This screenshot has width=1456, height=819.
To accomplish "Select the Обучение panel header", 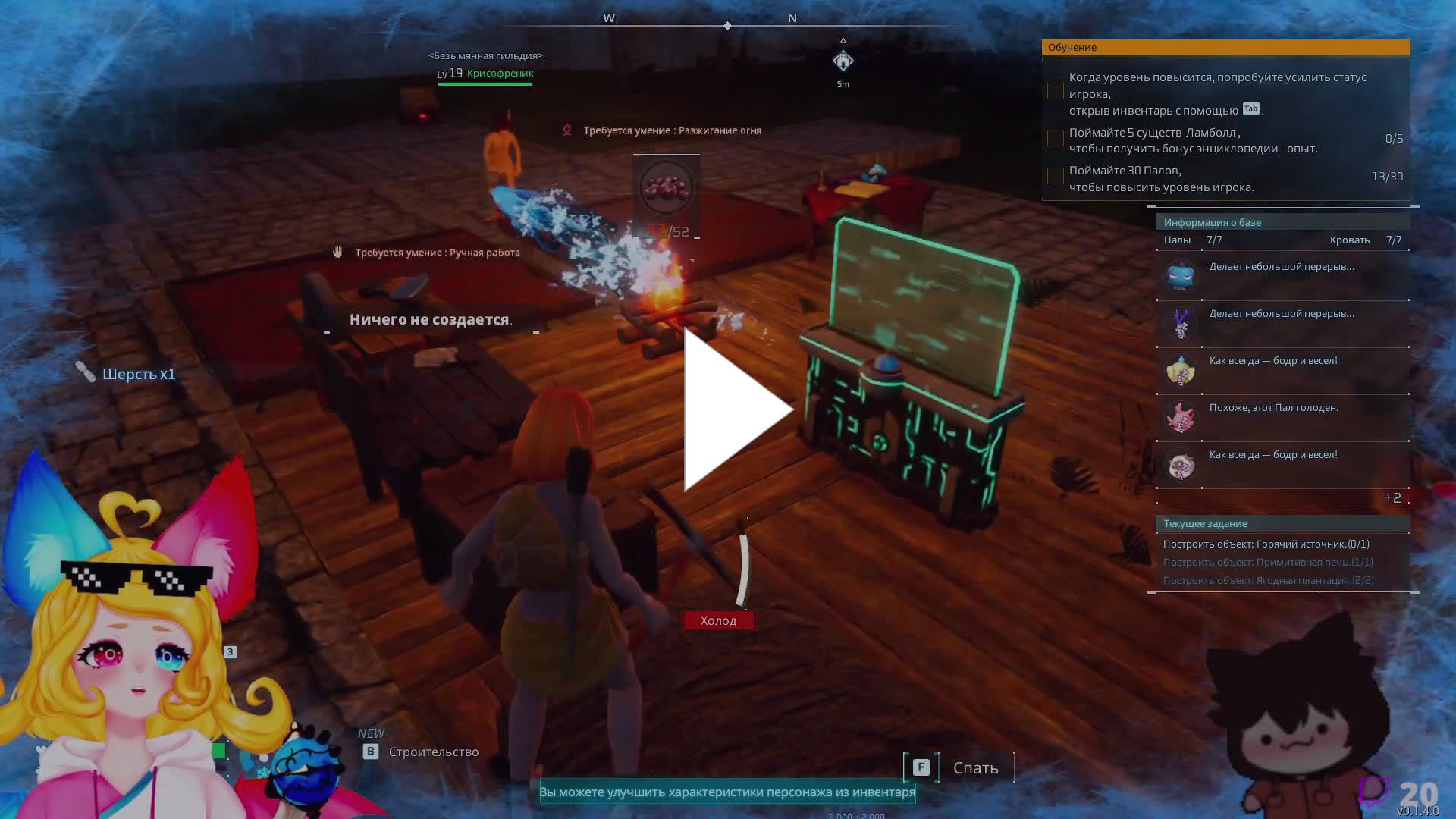I will (1225, 47).
